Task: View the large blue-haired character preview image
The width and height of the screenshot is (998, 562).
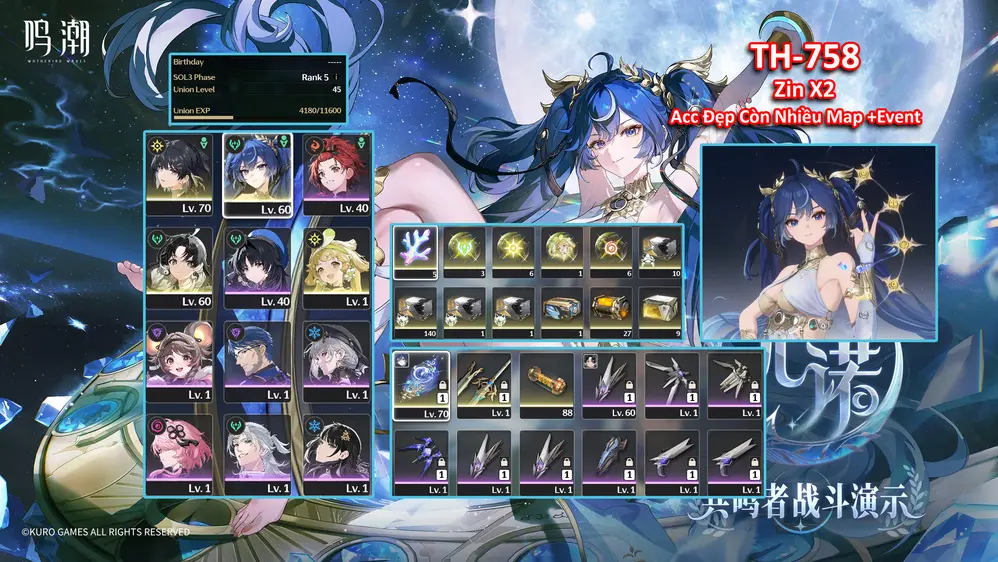Action: coord(818,243)
